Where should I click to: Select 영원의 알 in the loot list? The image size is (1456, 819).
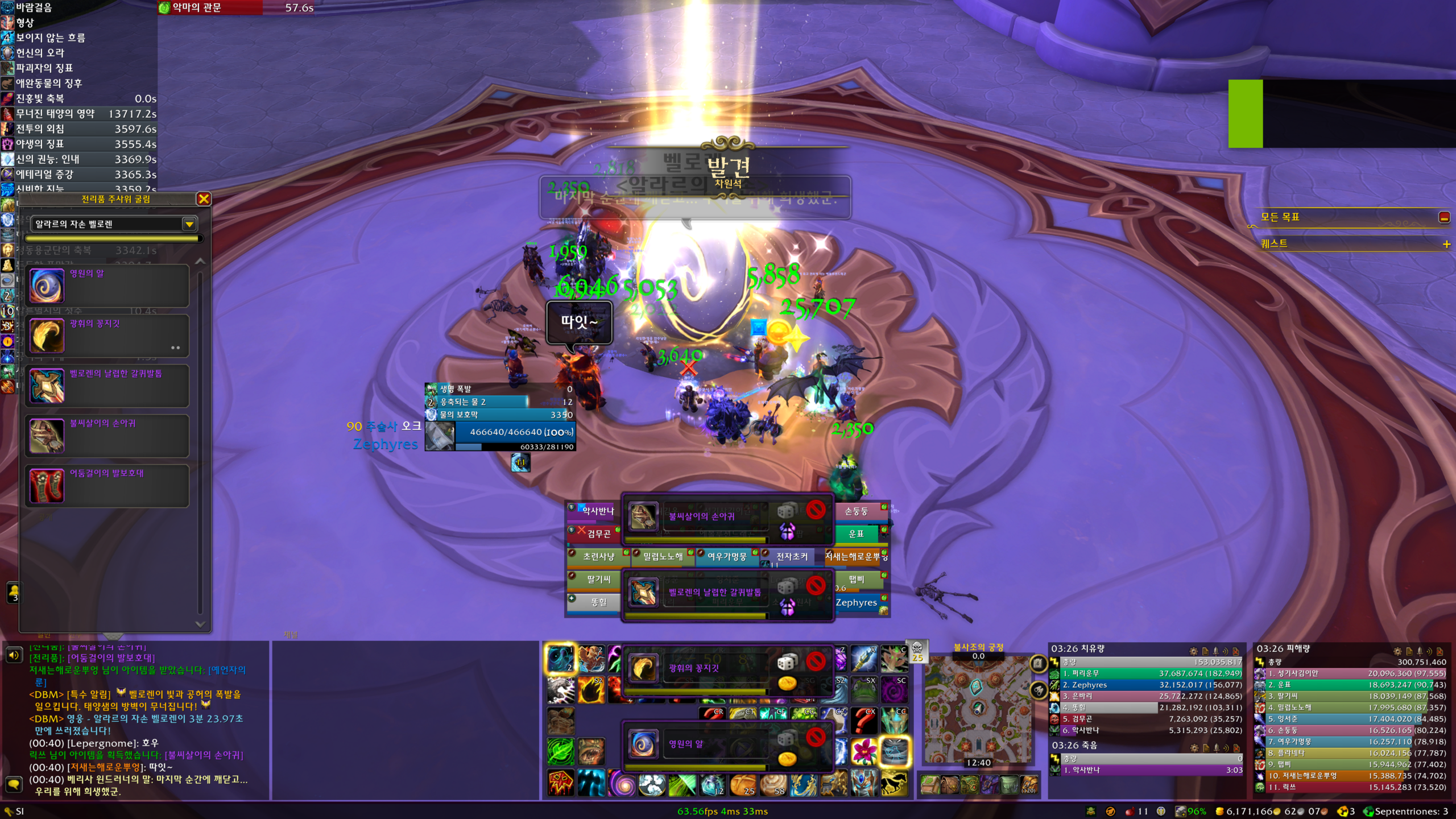point(107,286)
